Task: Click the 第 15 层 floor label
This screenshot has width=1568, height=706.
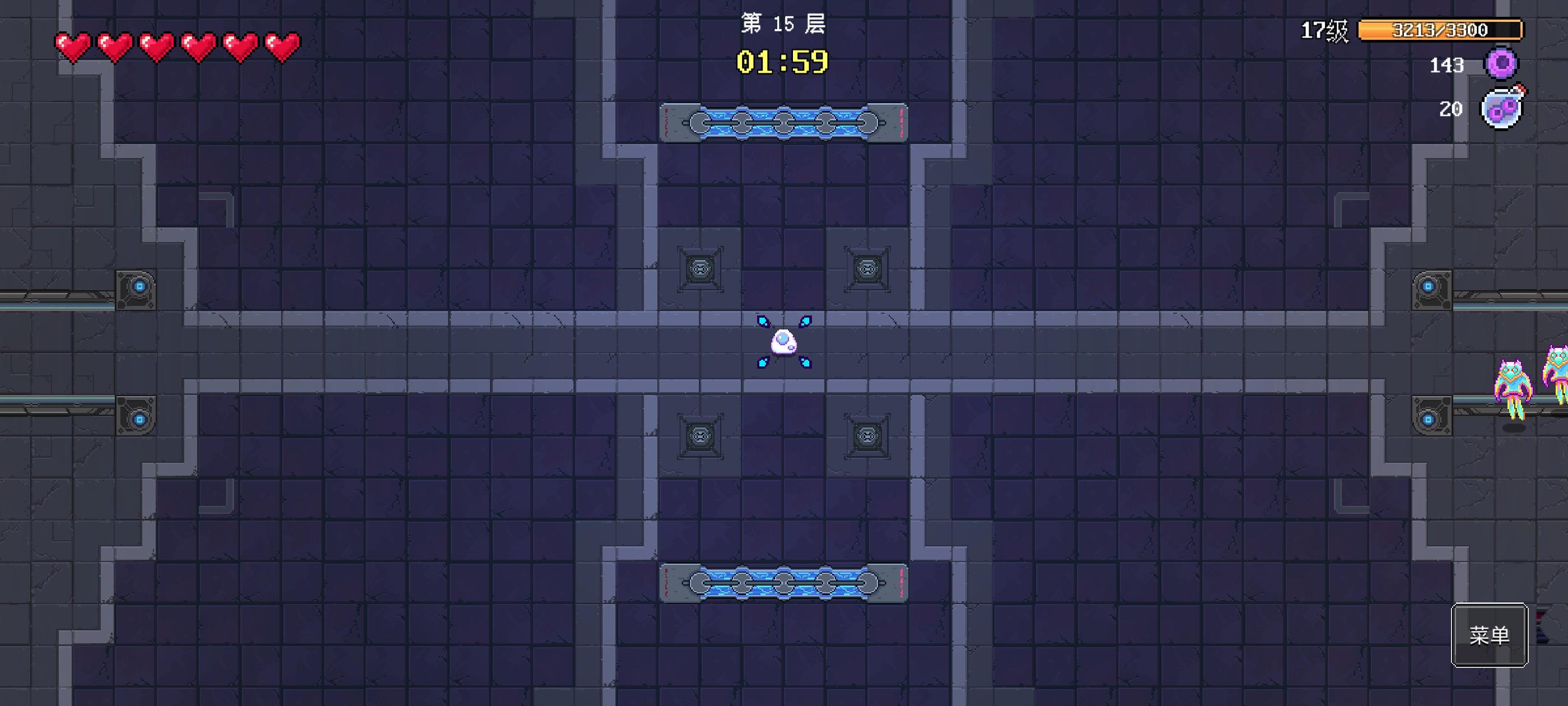Action: click(783, 24)
